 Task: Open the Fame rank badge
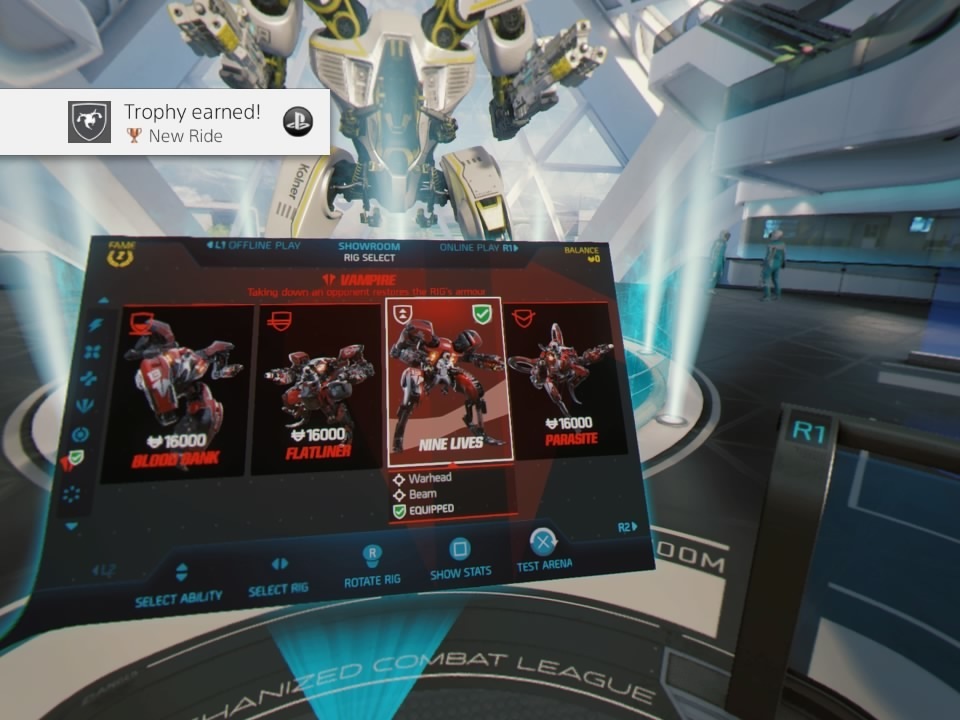tap(121, 255)
